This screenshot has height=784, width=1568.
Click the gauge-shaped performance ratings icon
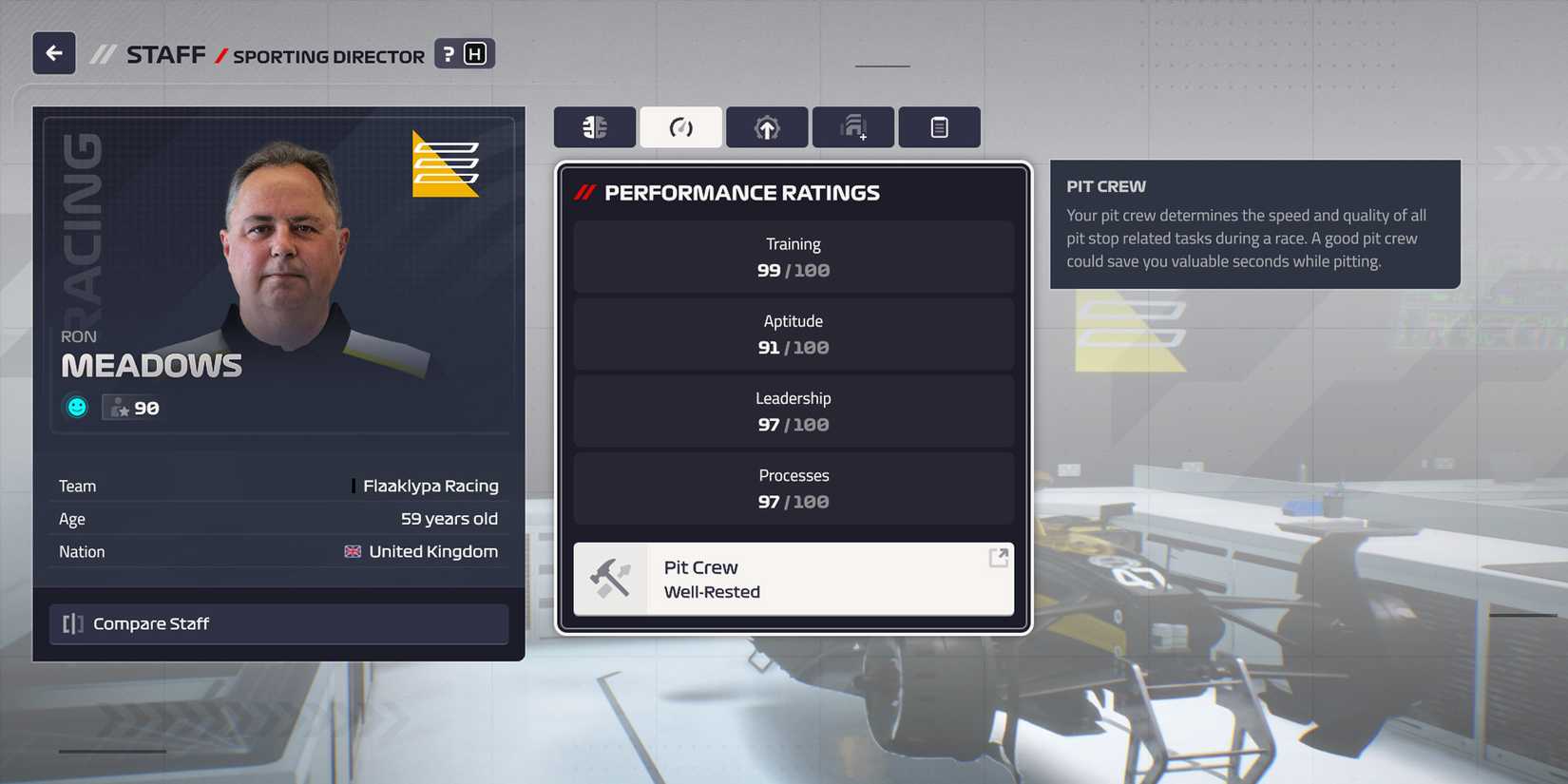click(x=680, y=126)
